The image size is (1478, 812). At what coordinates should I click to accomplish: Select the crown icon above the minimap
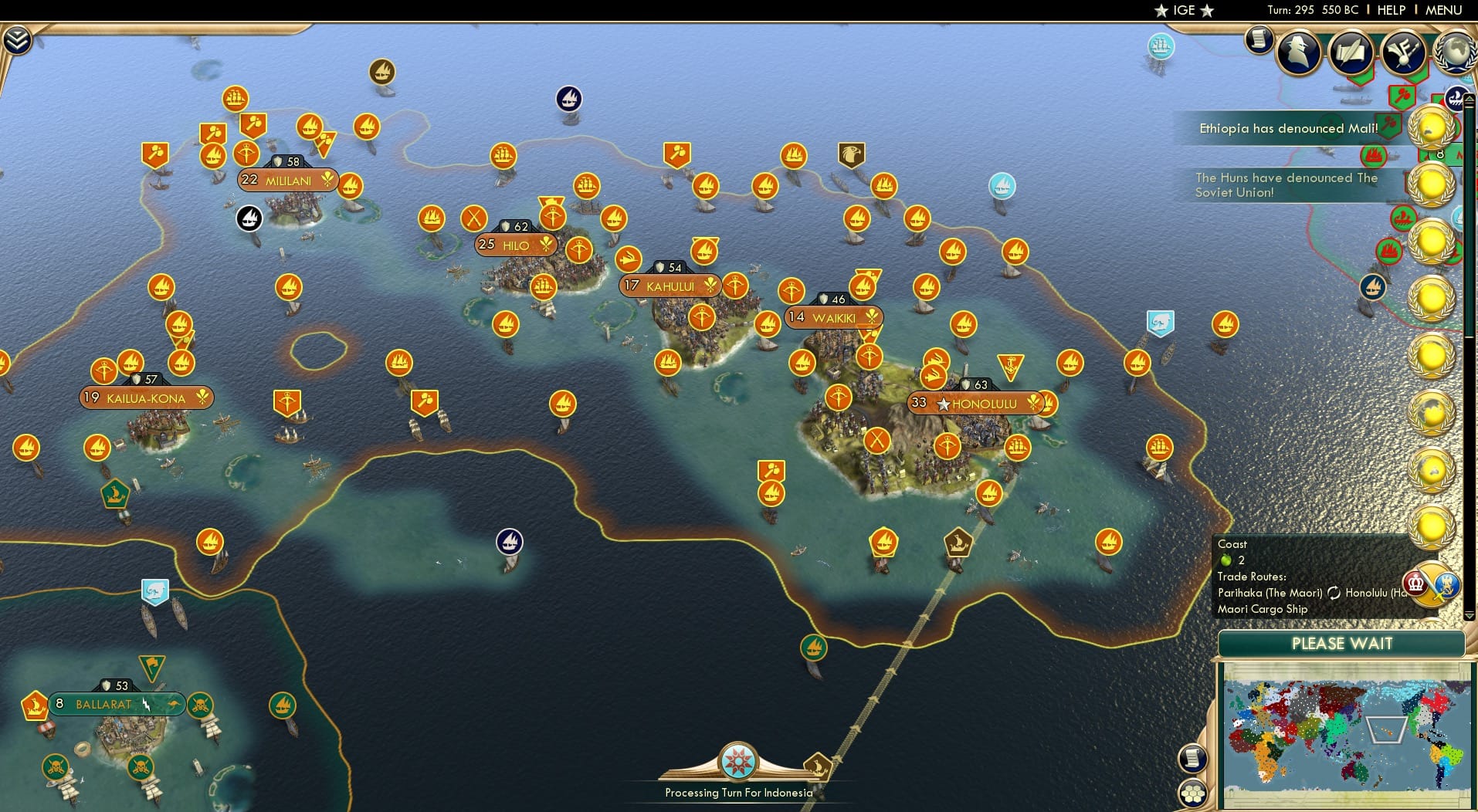point(1415,584)
